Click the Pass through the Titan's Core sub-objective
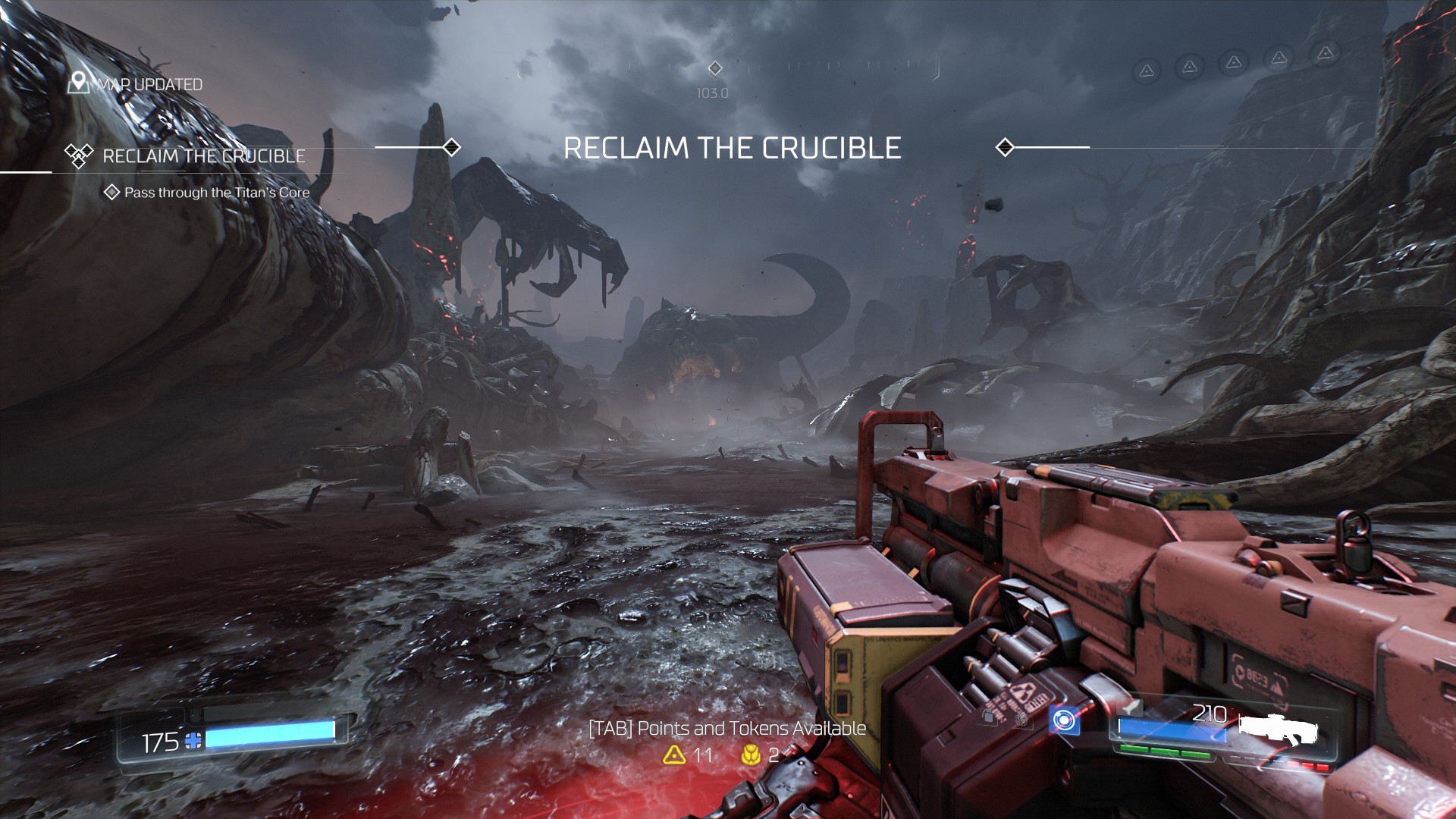The height and width of the screenshot is (819, 1456). [216, 193]
